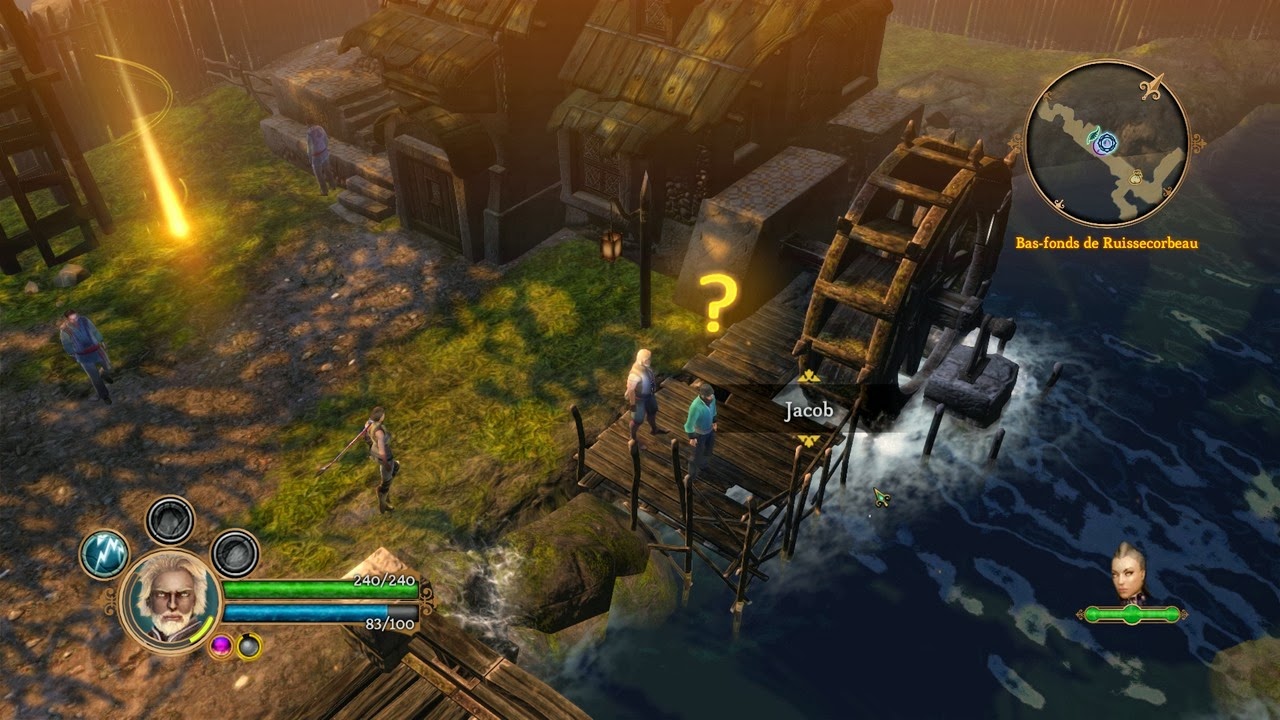This screenshot has height=720, width=1280.
Task: Click the blue focus bar showing 83/100
Action: [310, 611]
